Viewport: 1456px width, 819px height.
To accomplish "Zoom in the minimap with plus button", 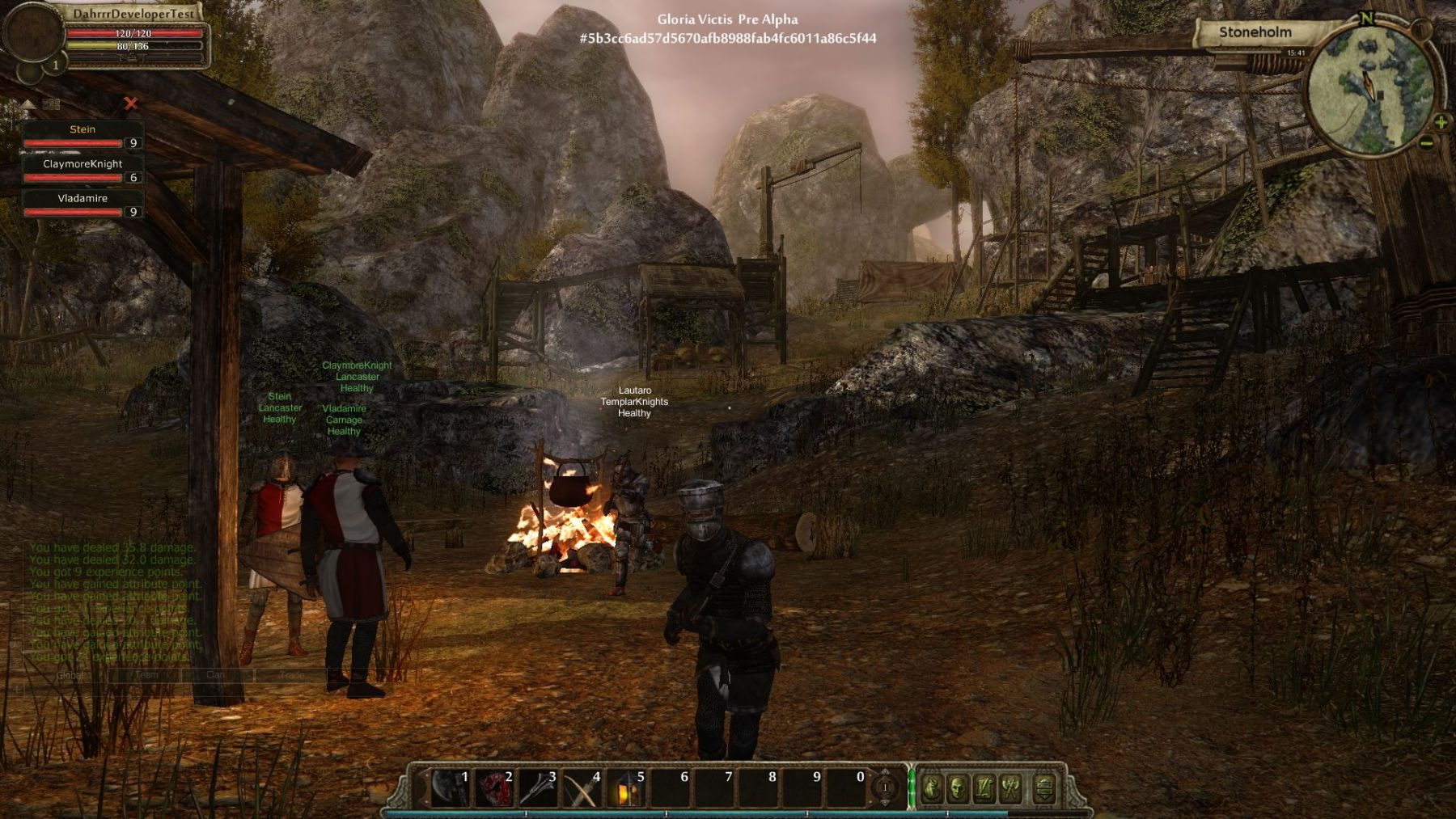I will [x=1441, y=122].
